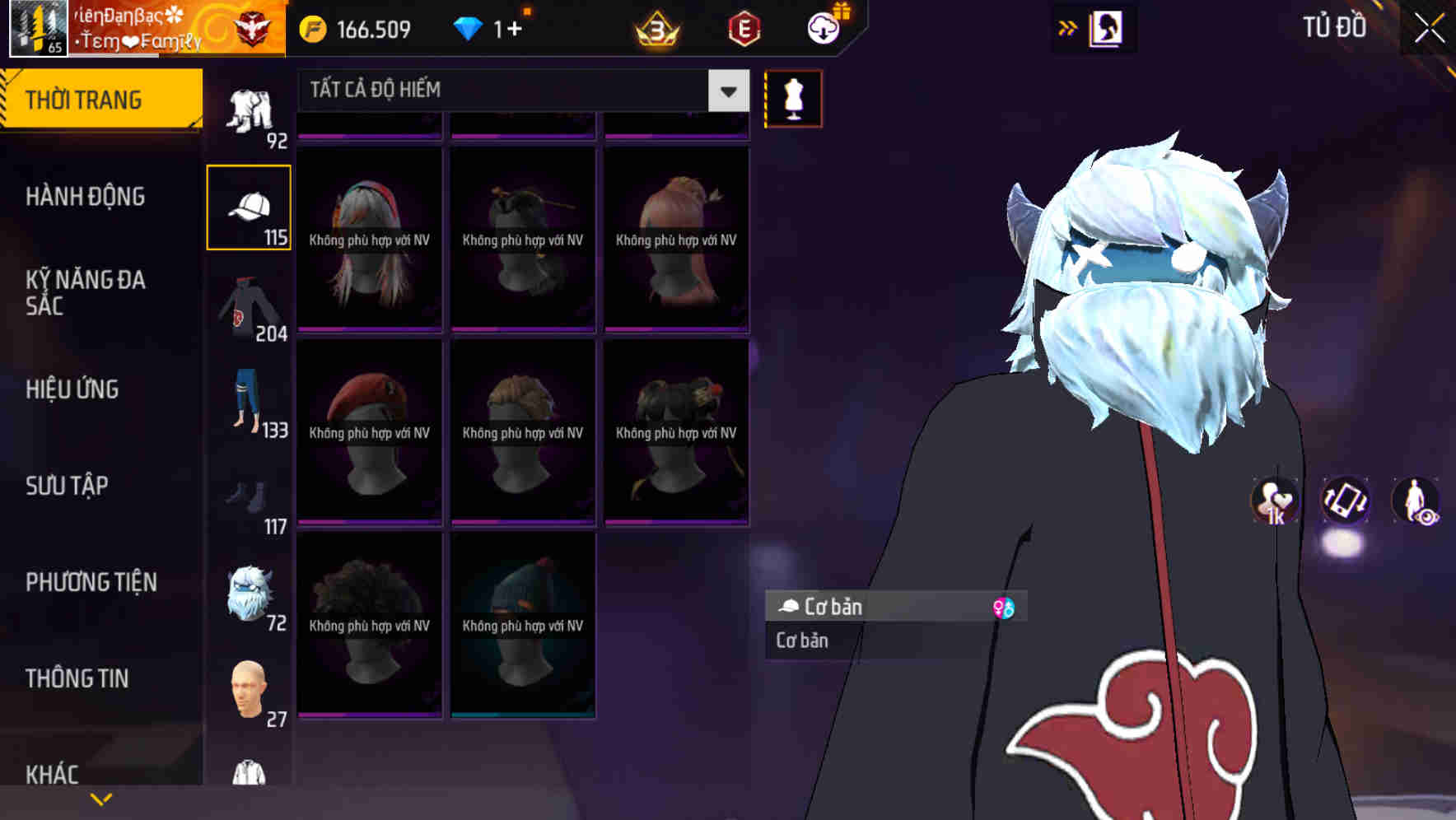Toggle the gender indicator on the Cơ bản item
The width and height of the screenshot is (1456, 820).
pos(1003,607)
